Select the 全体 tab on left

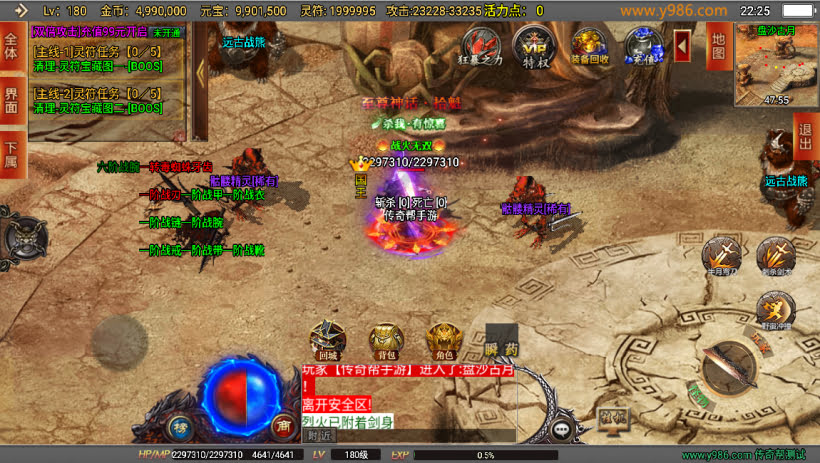[x=12, y=47]
